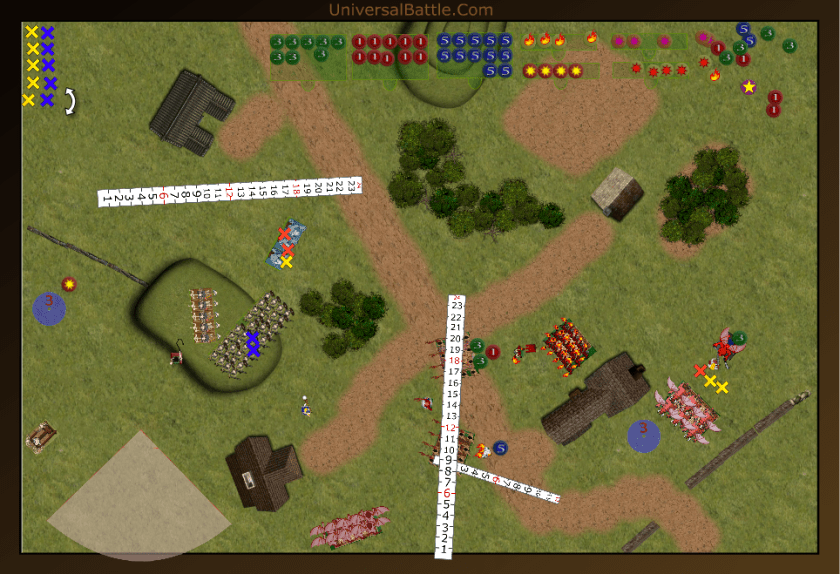The width and height of the screenshot is (840, 574).
Task: Click the white curved rotate arrow icon
Action: click(71, 100)
